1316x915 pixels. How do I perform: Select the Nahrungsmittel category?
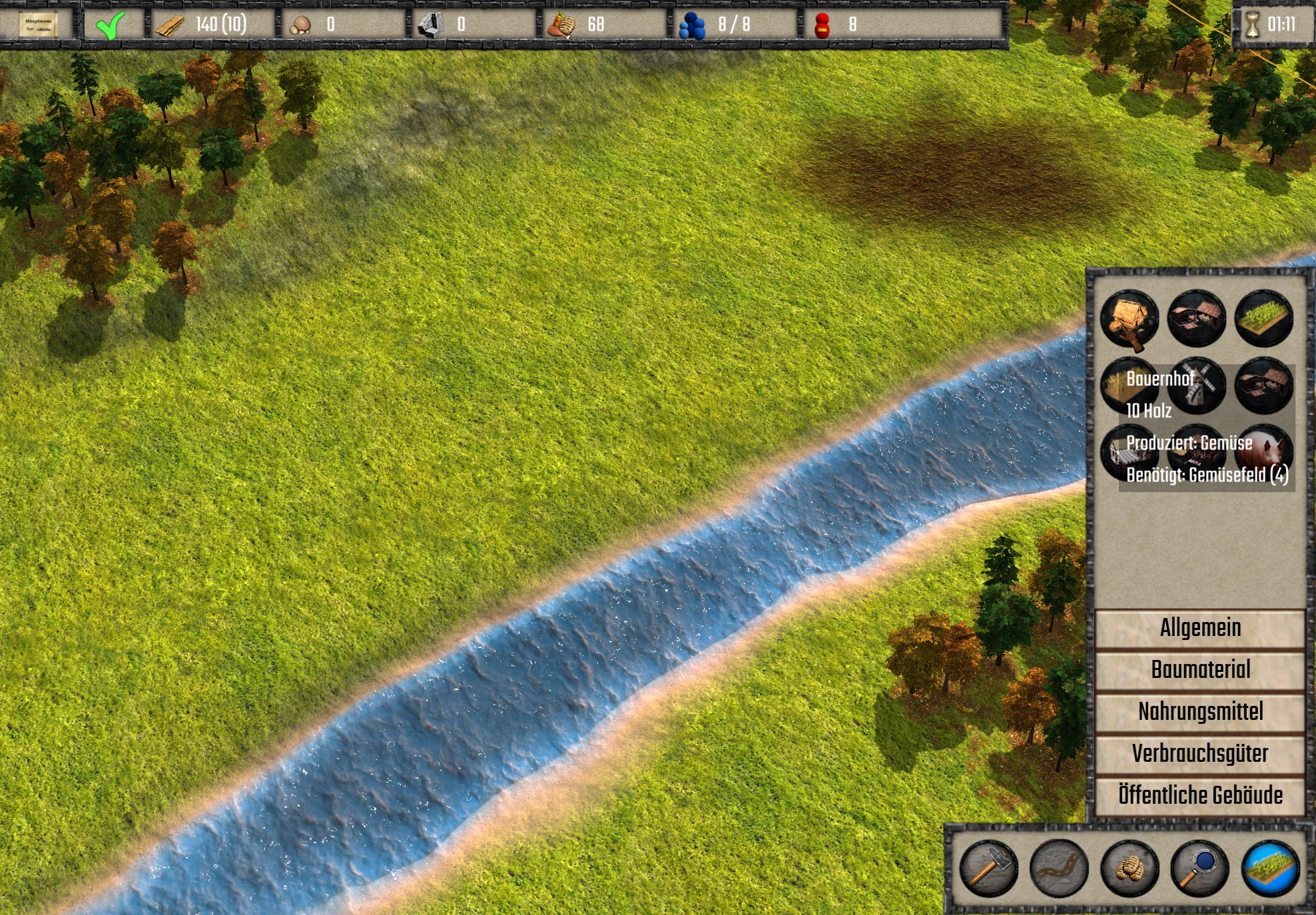(x=1199, y=712)
